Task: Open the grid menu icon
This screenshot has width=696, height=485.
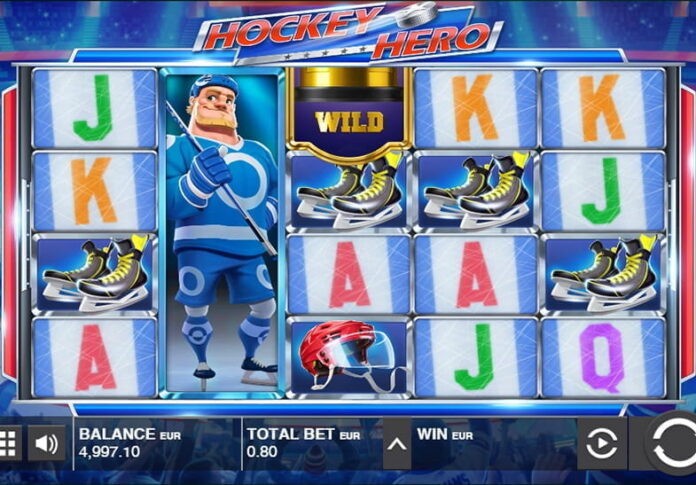Action: click(8, 443)
